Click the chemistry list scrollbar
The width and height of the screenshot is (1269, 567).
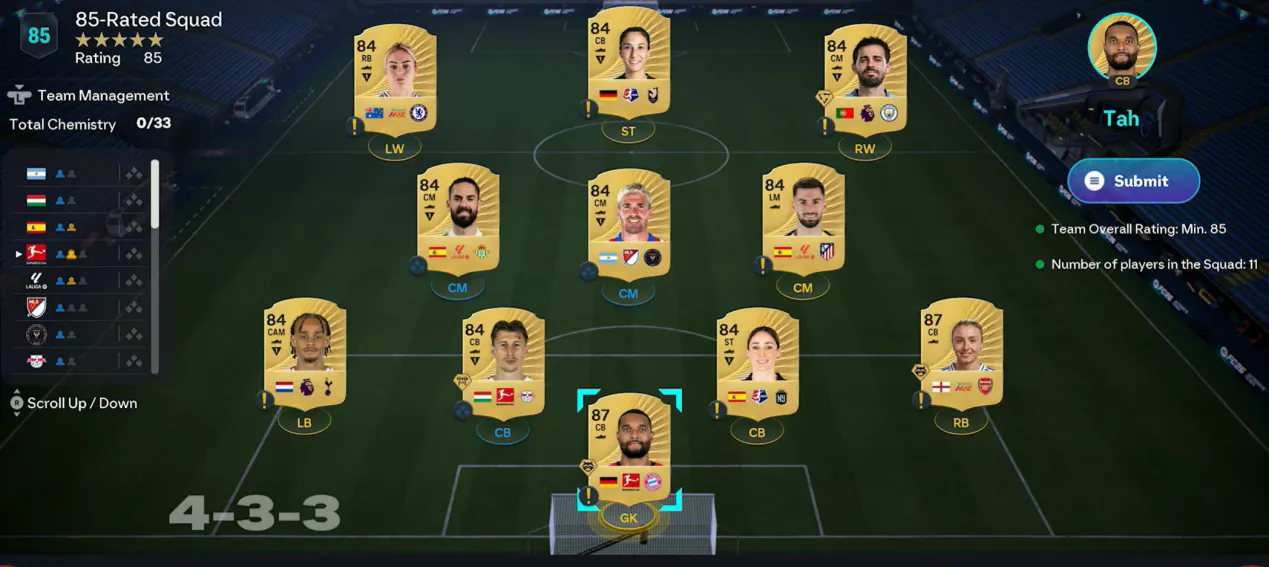coord(155,195)
